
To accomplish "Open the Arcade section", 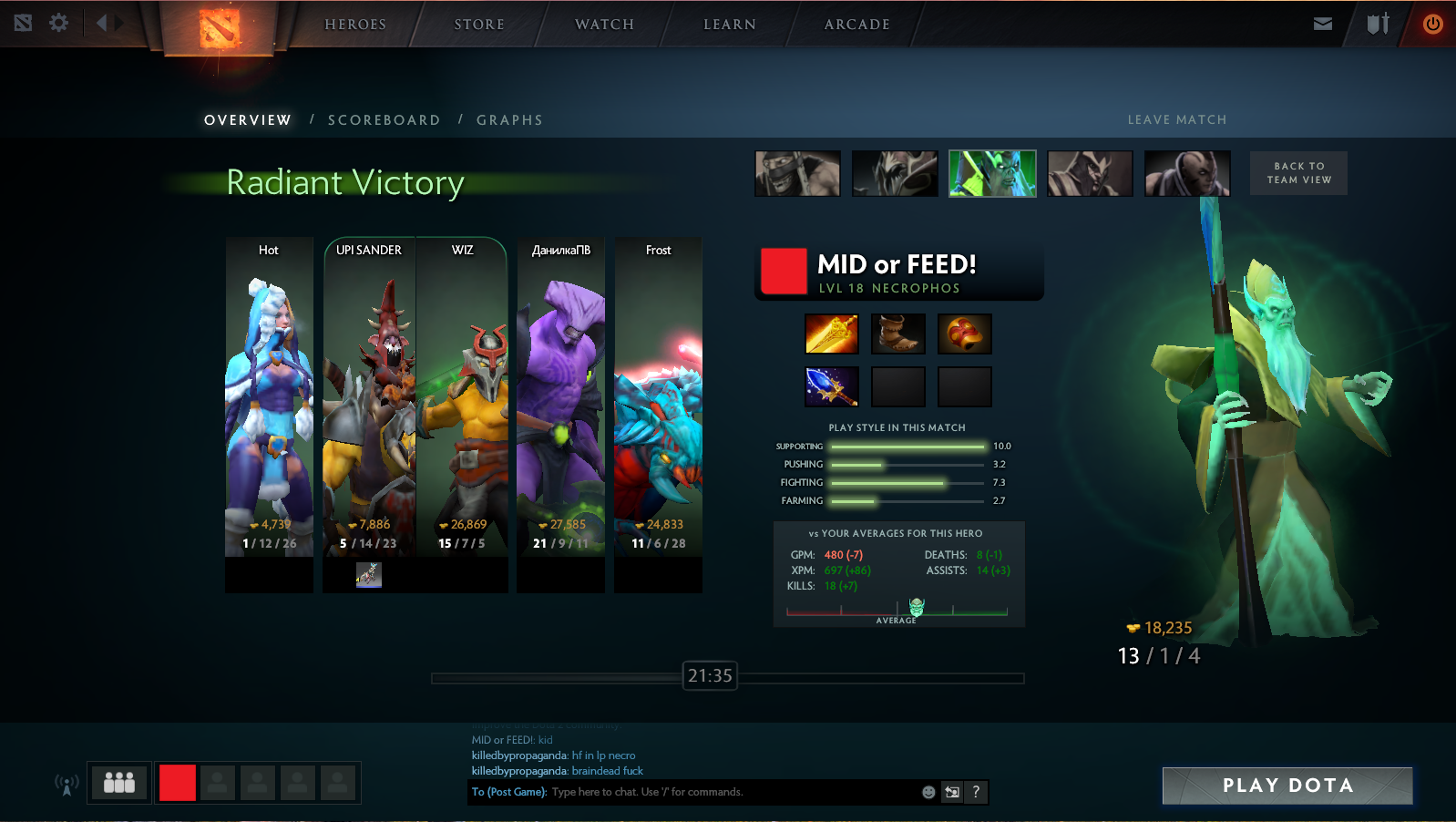I will click(x=856, y=25).
